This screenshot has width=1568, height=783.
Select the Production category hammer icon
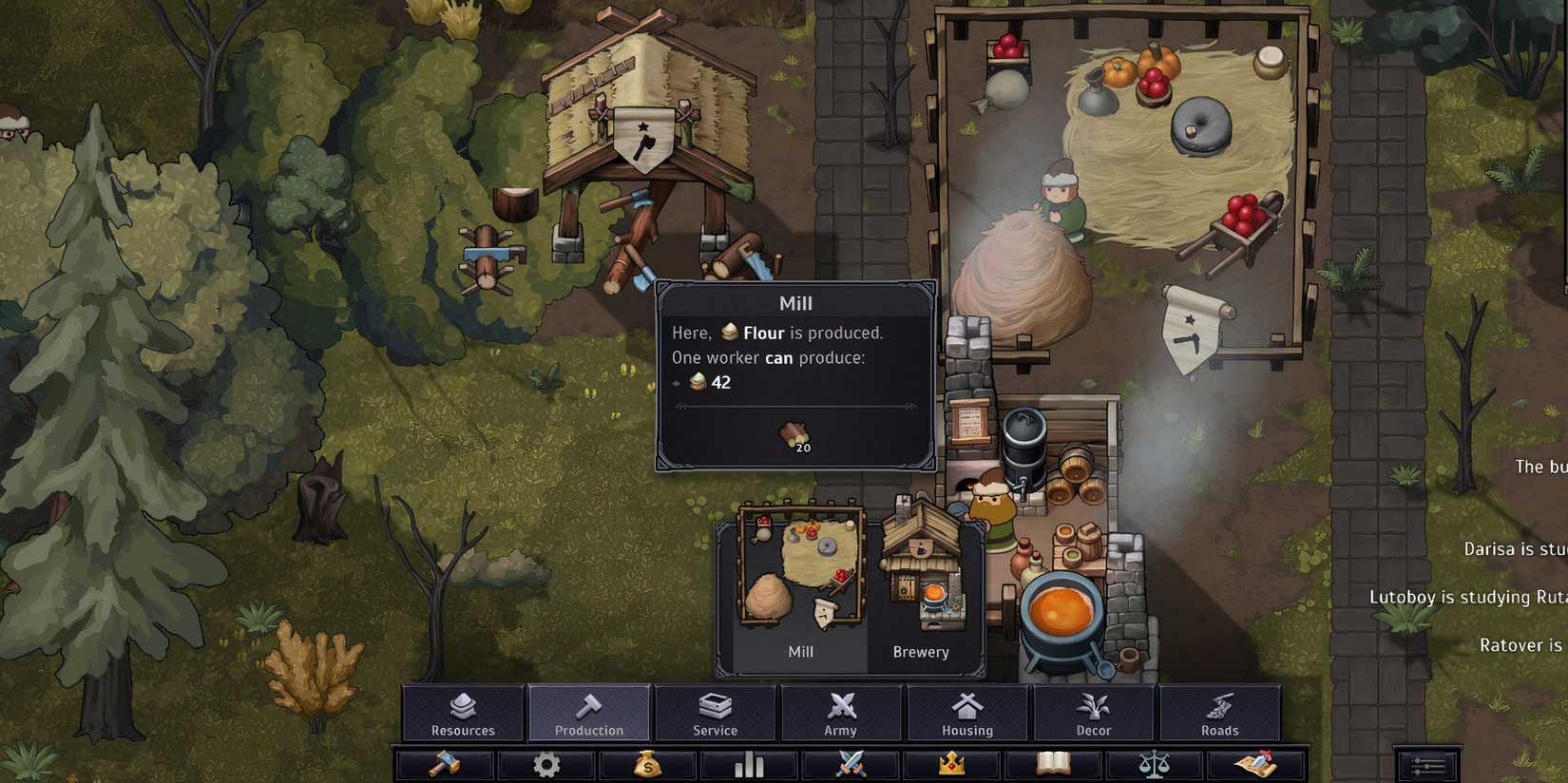click(589, 711)
